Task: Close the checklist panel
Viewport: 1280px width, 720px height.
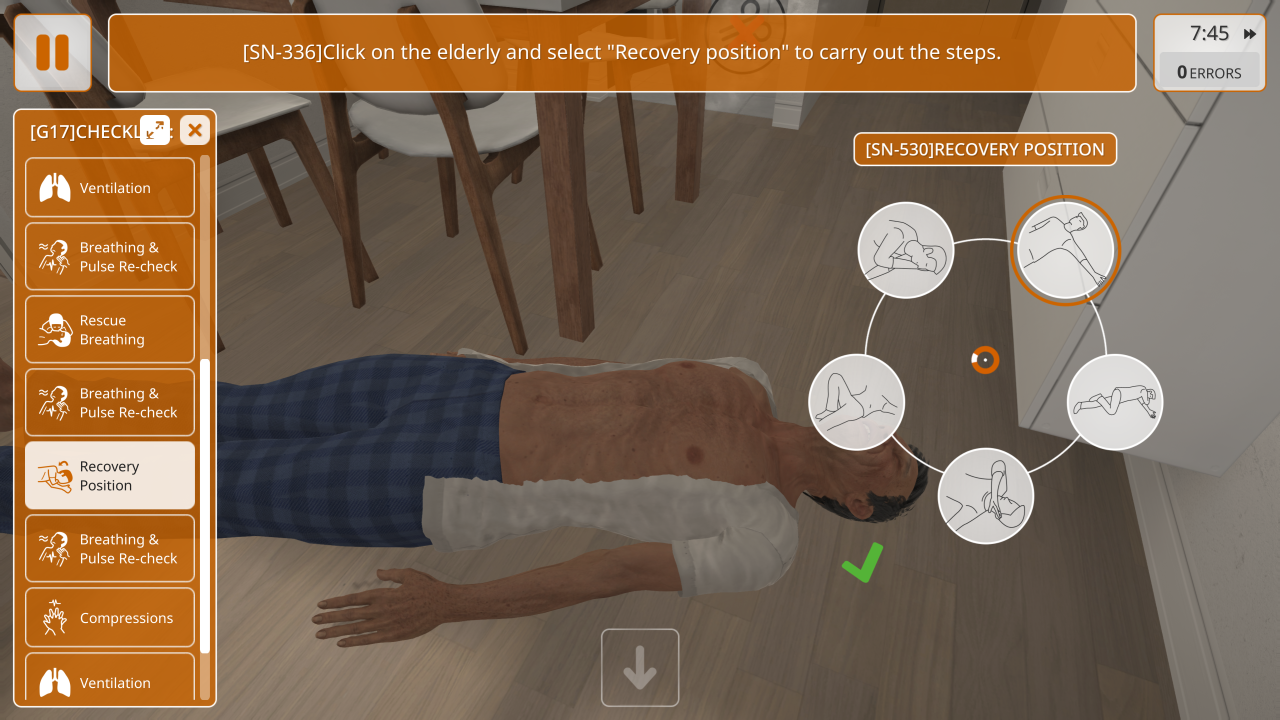Action: click(x=195, y=129)
